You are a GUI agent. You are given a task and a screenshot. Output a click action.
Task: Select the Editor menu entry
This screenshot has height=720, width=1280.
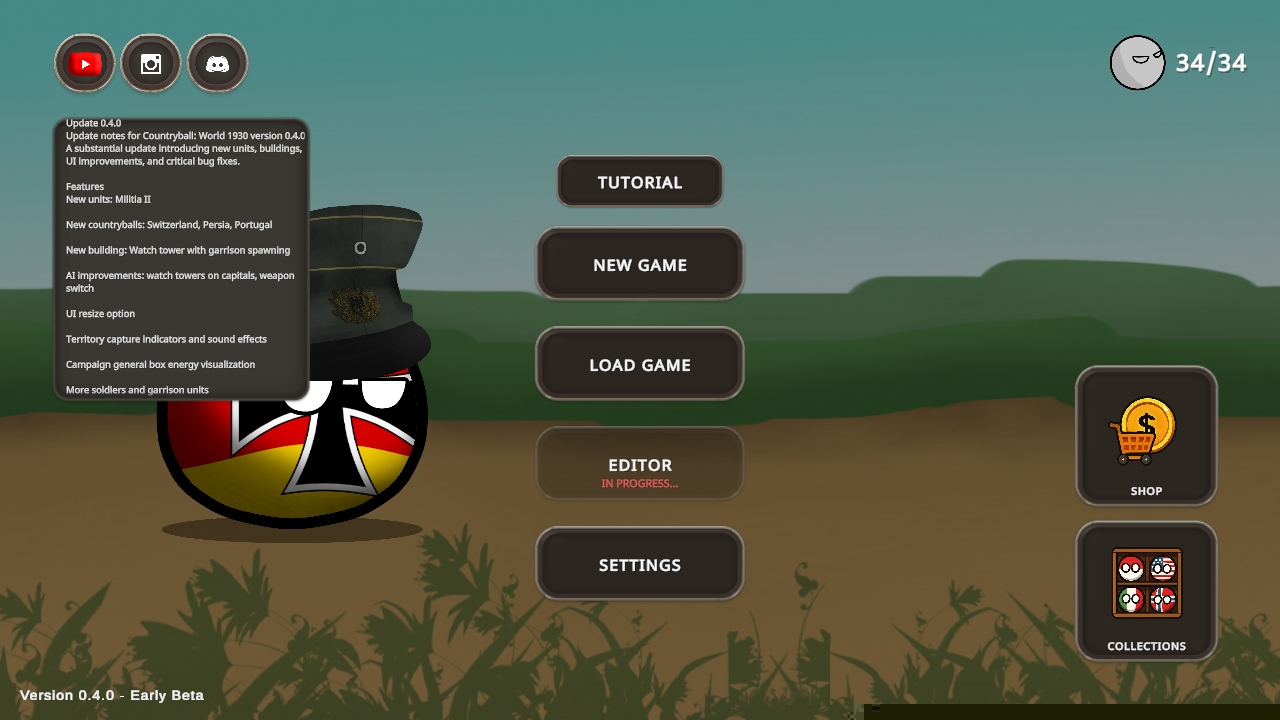point(640,465)
